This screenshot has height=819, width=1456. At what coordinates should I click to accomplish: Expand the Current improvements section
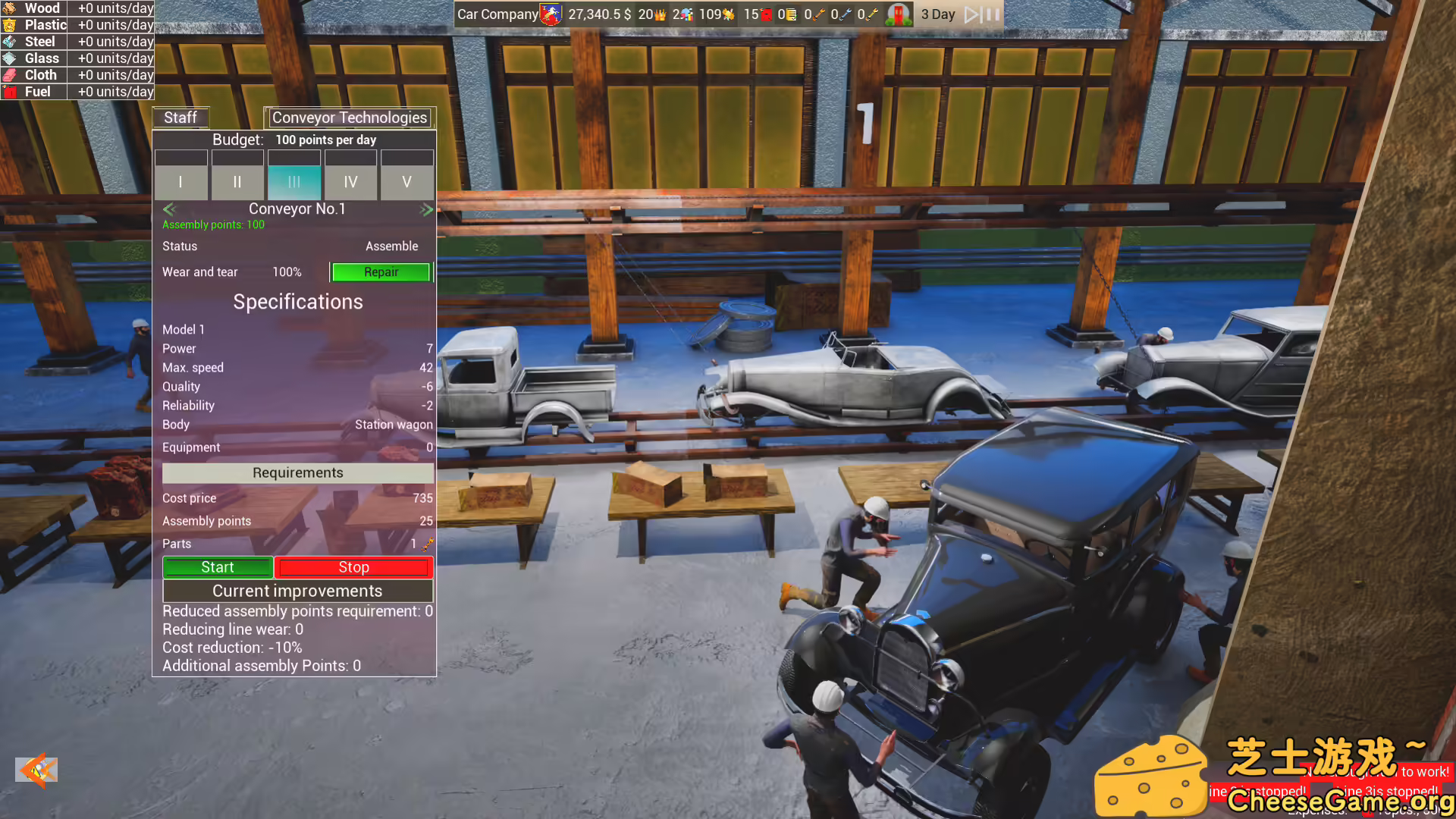coord(297,591)
